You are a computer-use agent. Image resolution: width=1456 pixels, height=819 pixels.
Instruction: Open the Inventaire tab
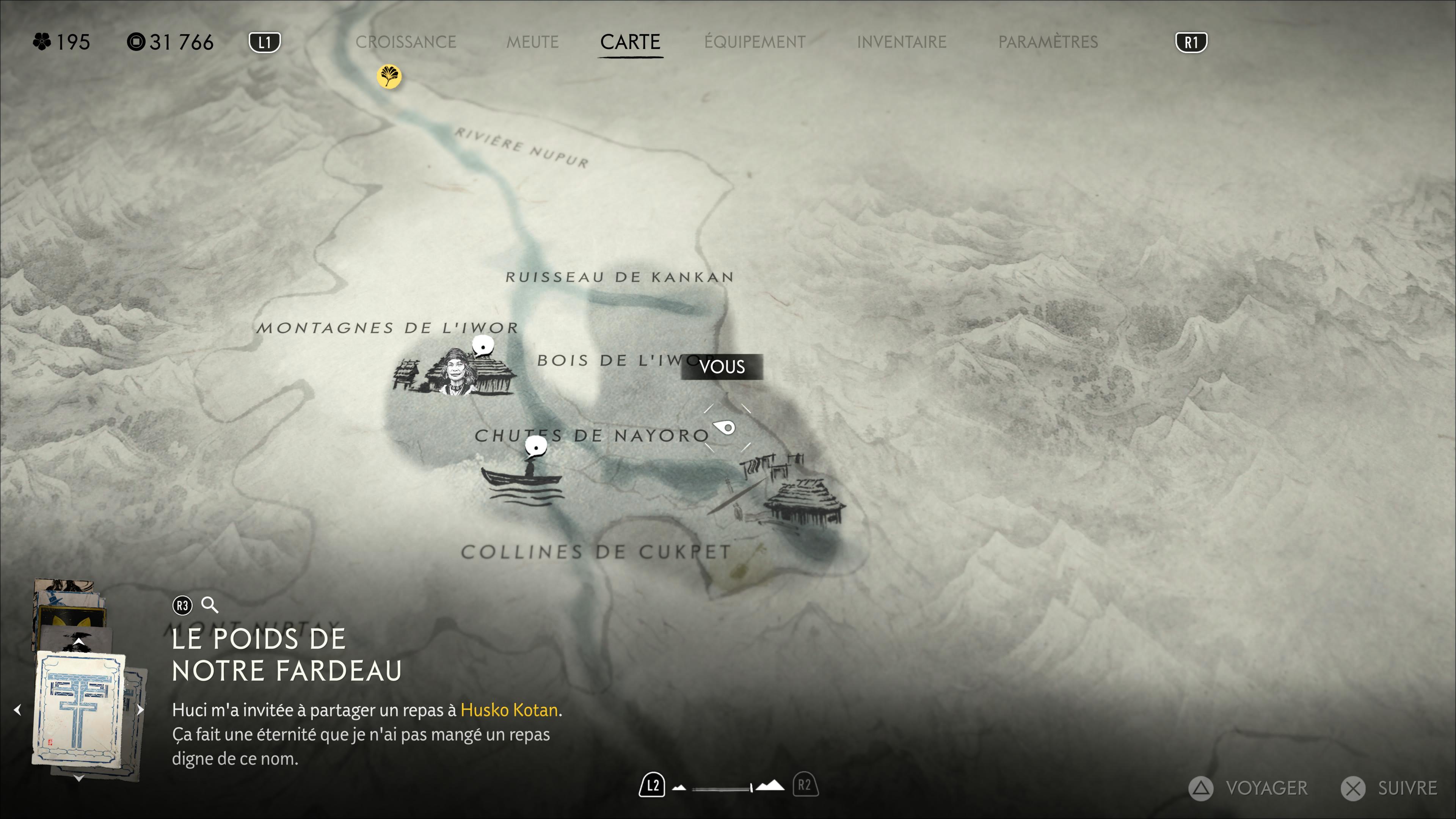pos(901,42)
